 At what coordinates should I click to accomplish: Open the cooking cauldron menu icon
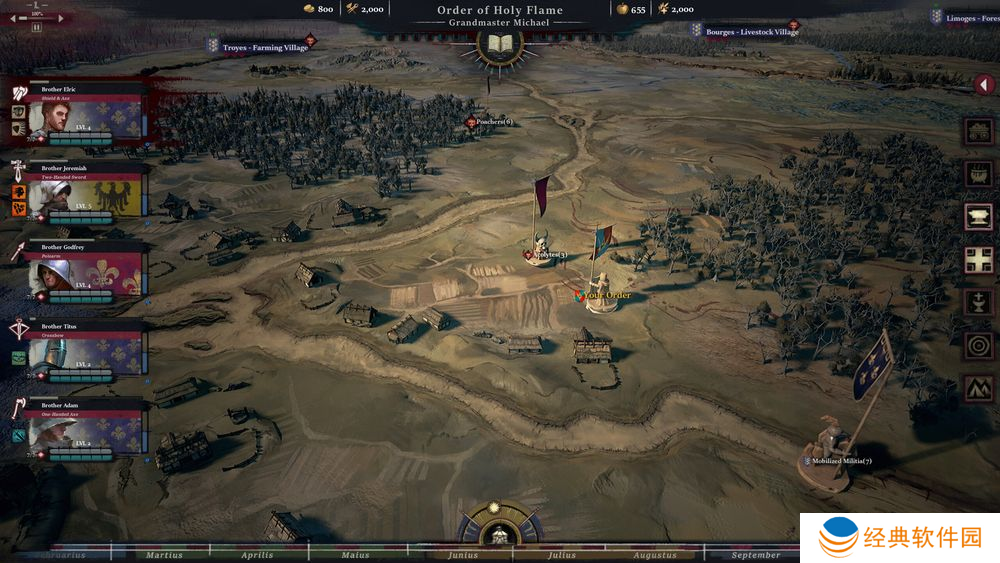pos(978,175)
